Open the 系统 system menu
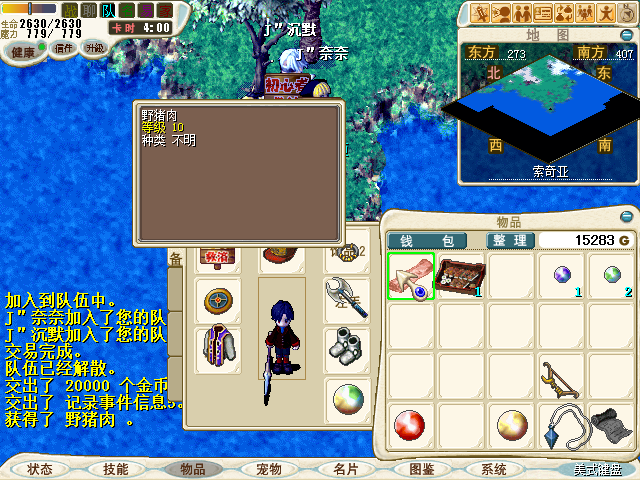This screenshot has width=640, height=480. coord(494,468)
